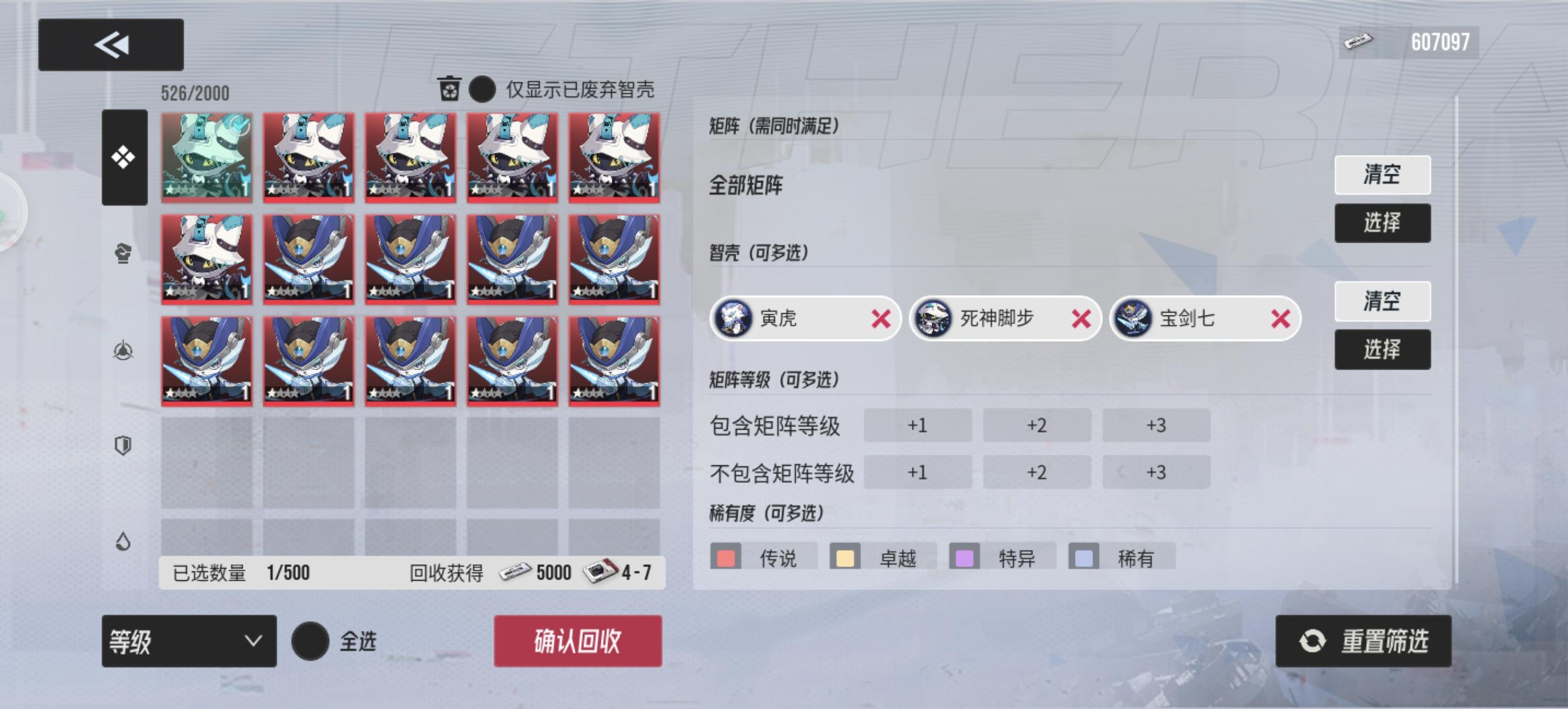Select the propeller category icon in left sidebar
This screenshot has height=709, width=1568.
pyautogui.click(x=123, y=349)
